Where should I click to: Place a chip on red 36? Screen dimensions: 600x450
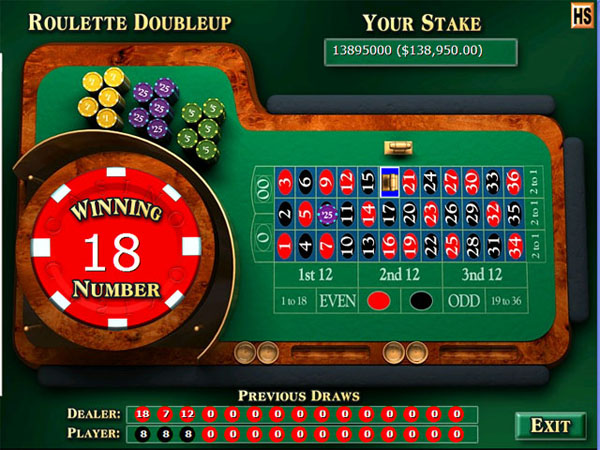514,182
